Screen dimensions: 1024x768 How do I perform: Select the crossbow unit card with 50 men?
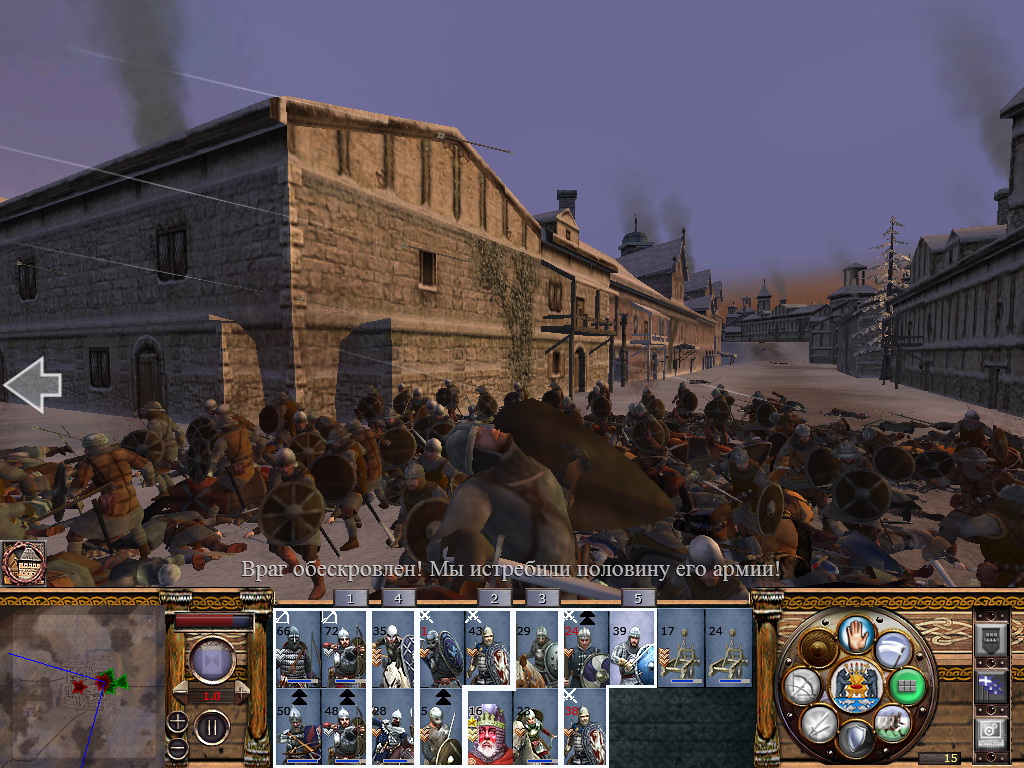(x=297, y=727)
